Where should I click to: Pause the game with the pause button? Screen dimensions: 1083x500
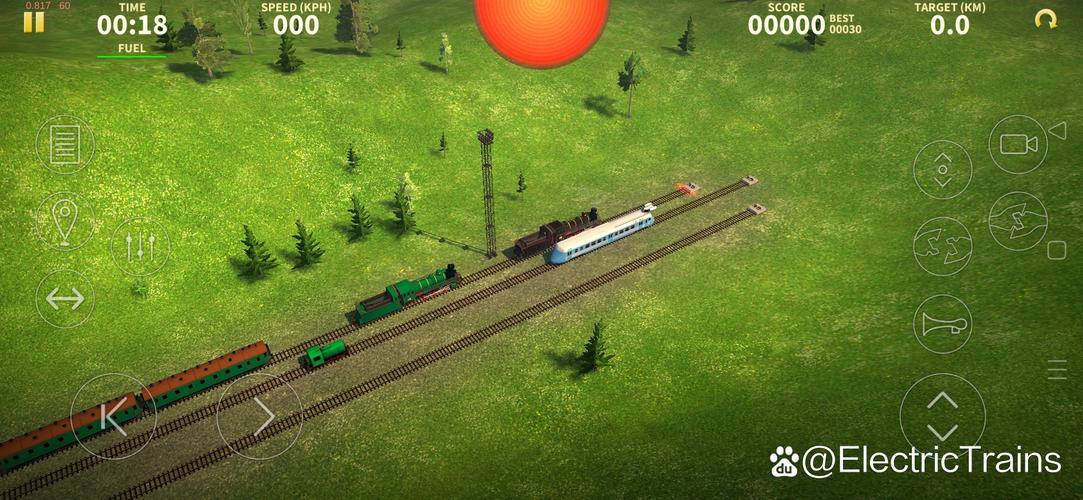pyautogui.click(x=34, y=22)
